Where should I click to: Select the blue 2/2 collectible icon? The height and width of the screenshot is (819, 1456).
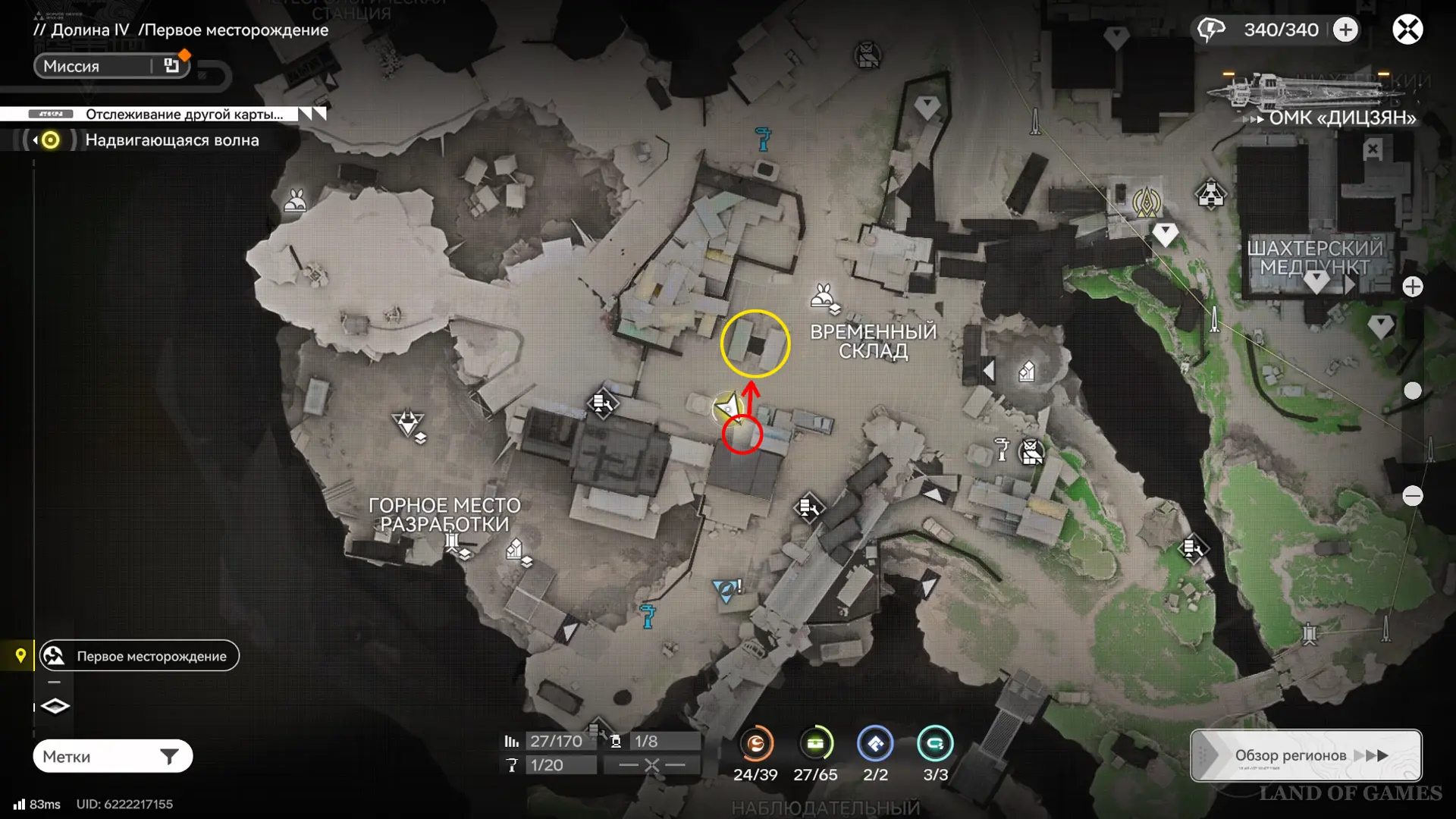pos(875,744)
